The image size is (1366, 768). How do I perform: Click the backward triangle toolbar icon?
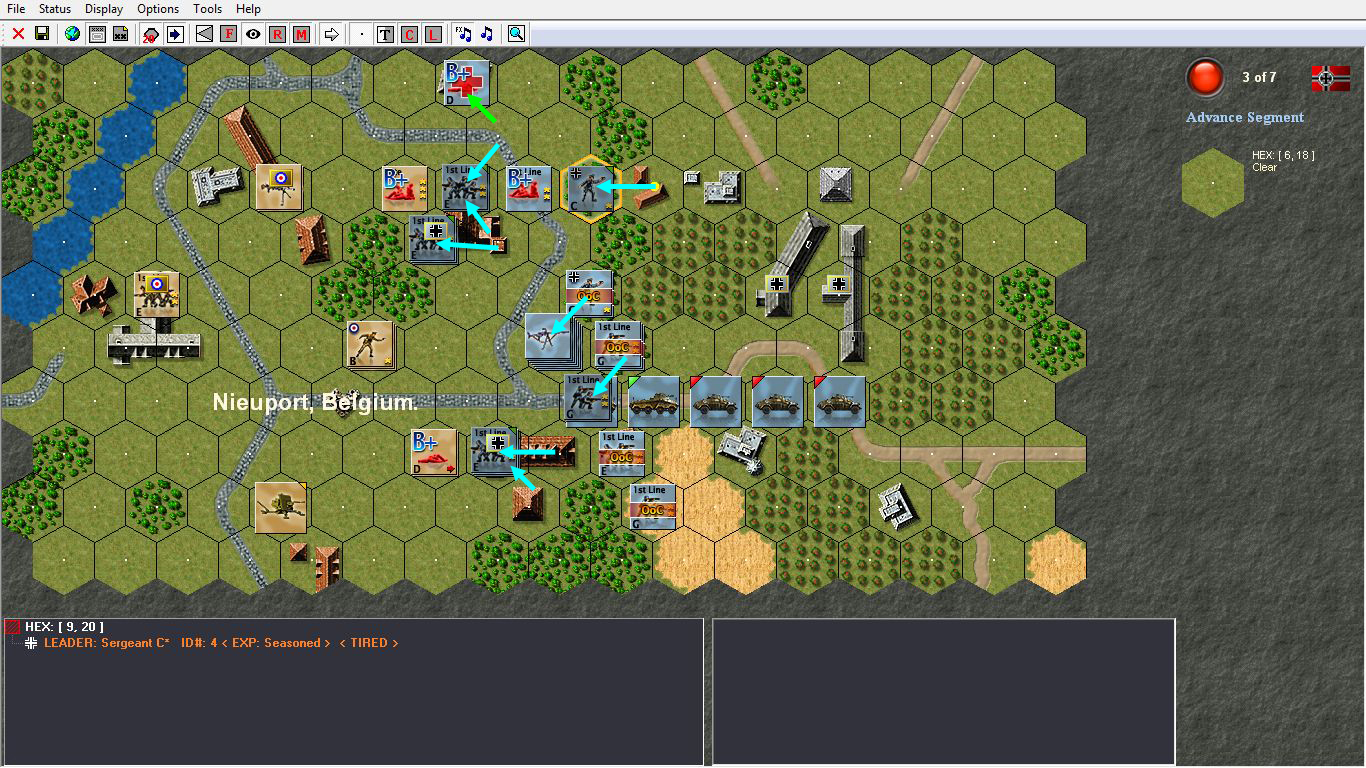pyautogui.click(x=204, y=33)
